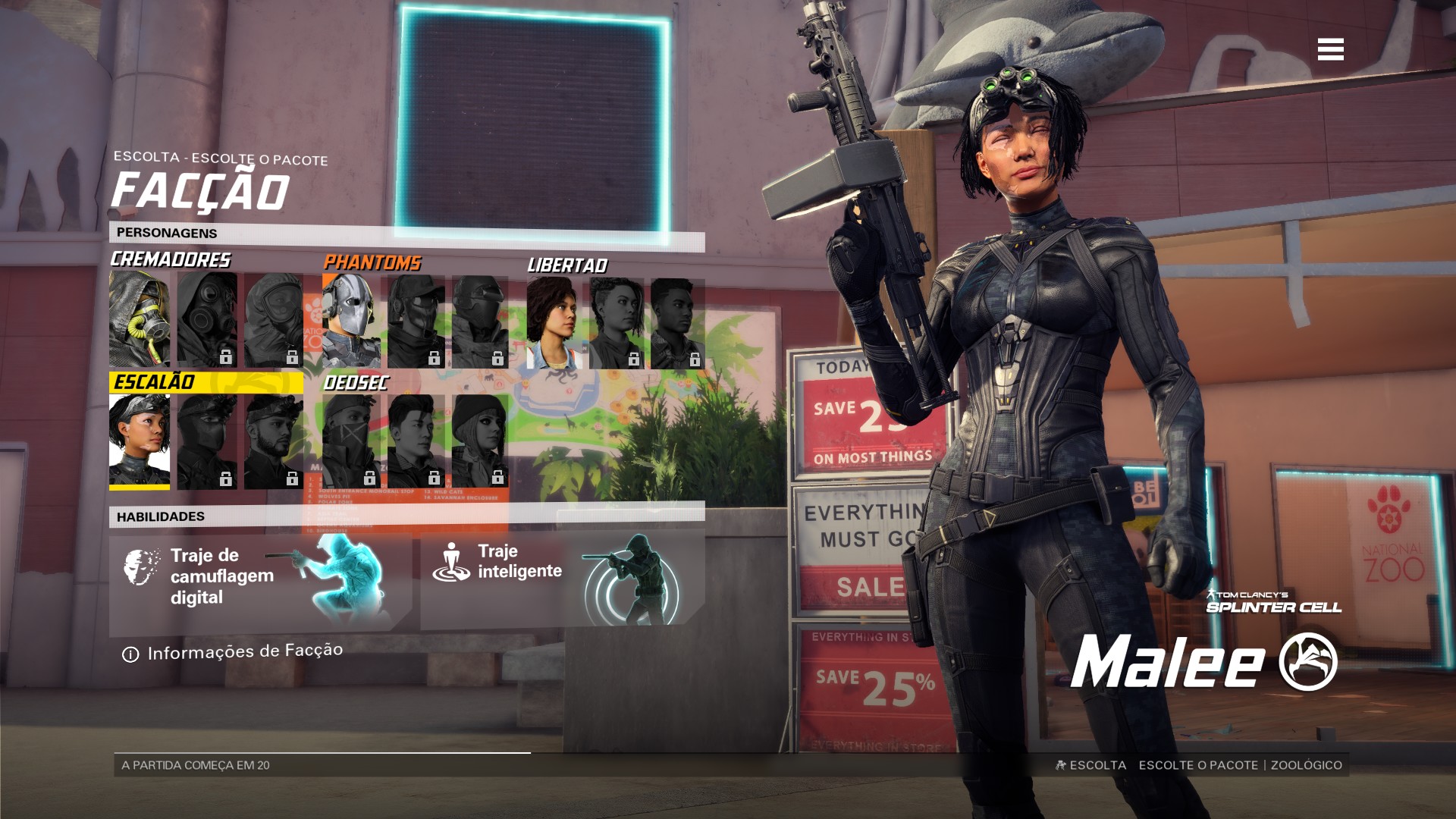Choose the Phantoms white-masked character
This screenshot has width=1456, height=819.
(x=351, y=321)
